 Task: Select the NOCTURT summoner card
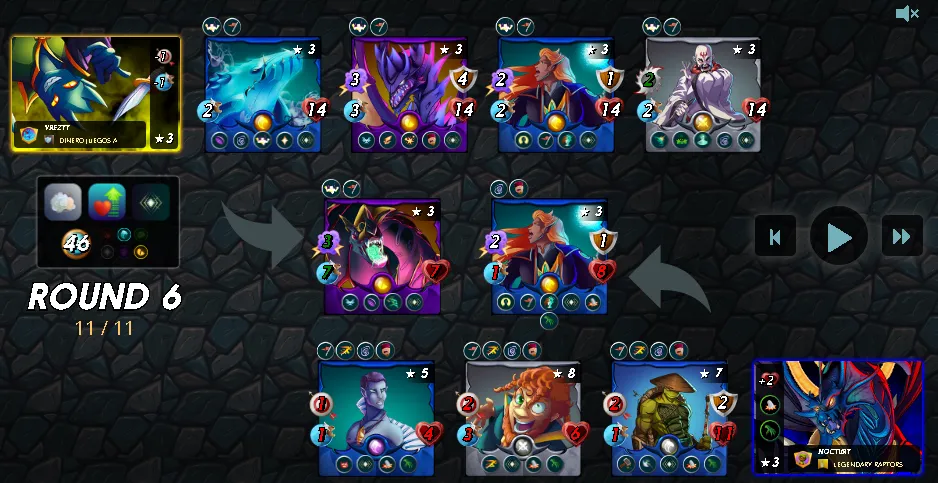(838, 417)
